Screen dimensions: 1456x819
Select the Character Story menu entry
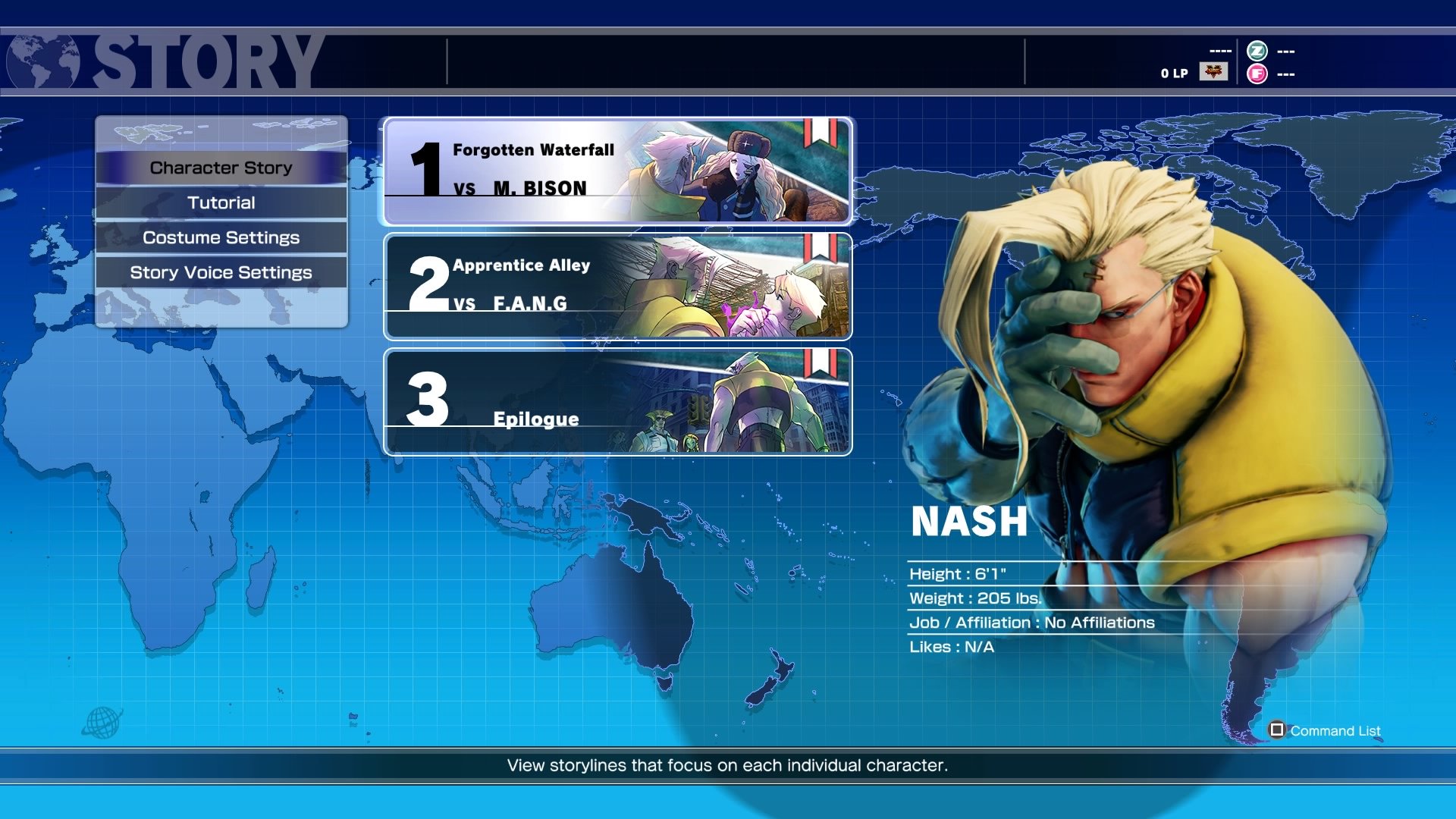coord(221,168)
